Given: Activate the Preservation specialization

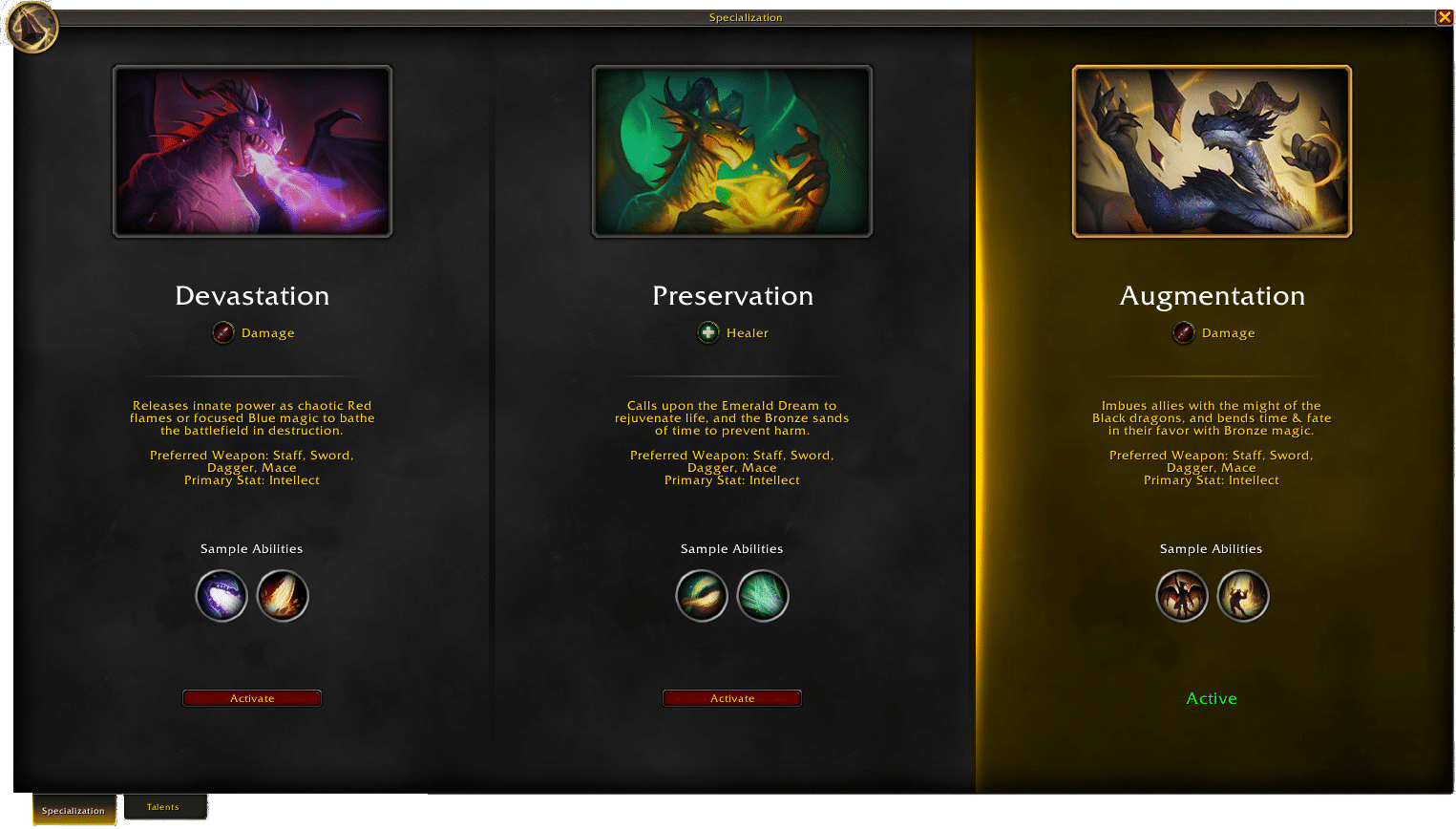Looking at the screenshot, I should [732, 698].
